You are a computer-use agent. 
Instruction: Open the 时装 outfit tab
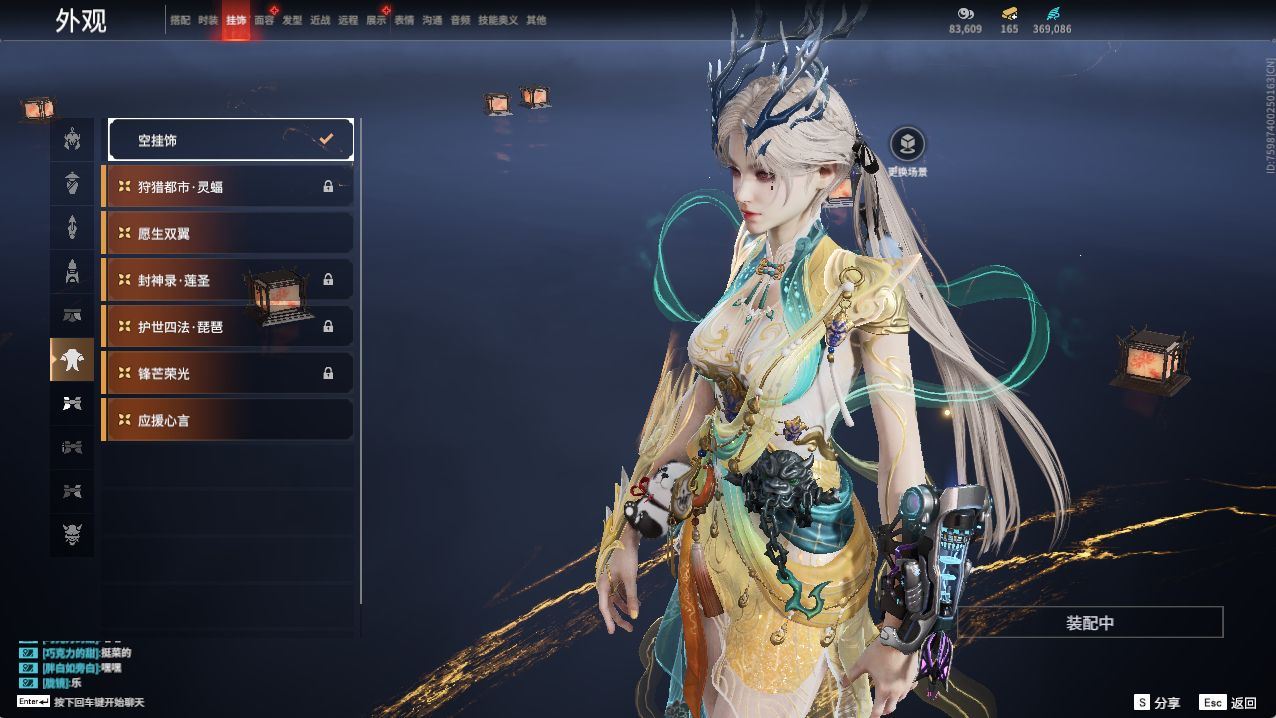[208, 20]
